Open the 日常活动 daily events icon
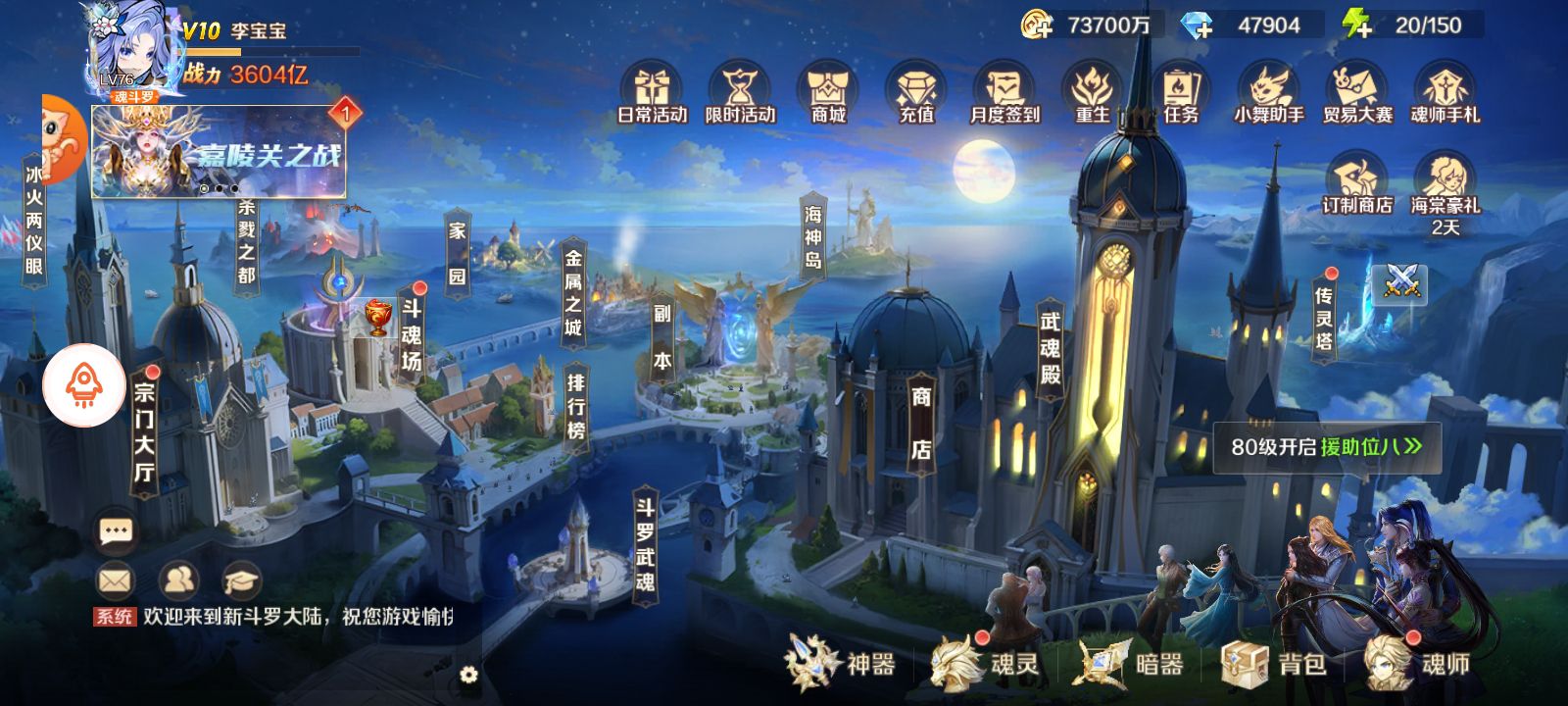 pos(652,92)
